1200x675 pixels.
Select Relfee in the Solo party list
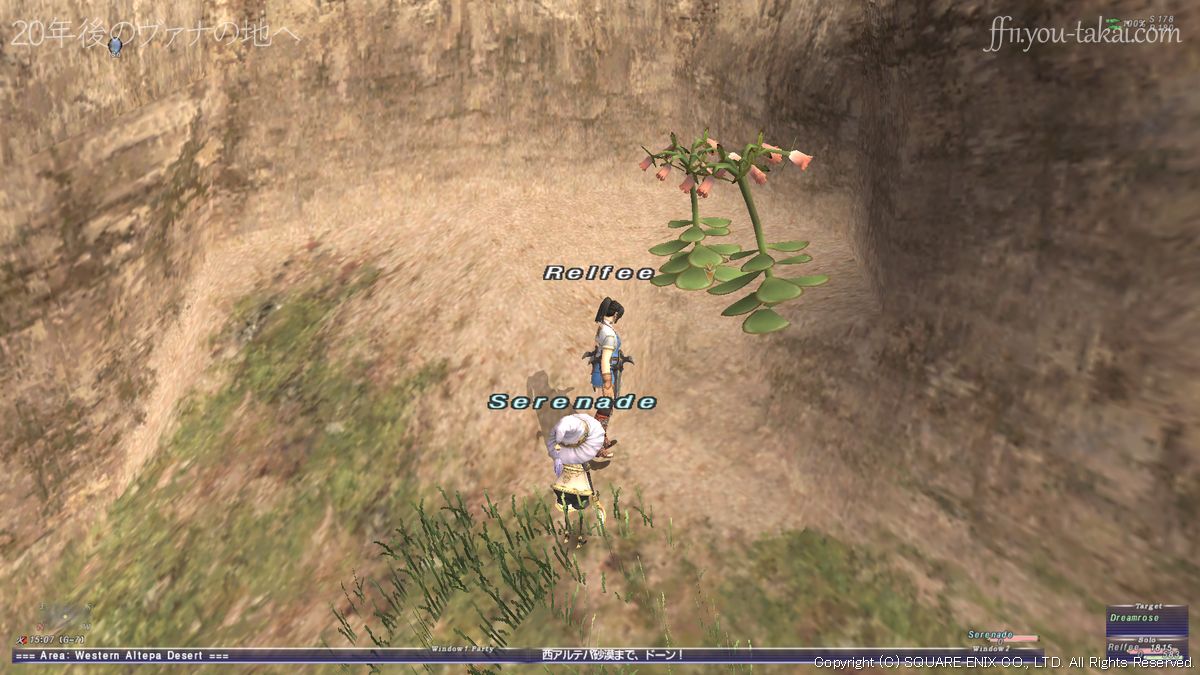coord(1127,647)
